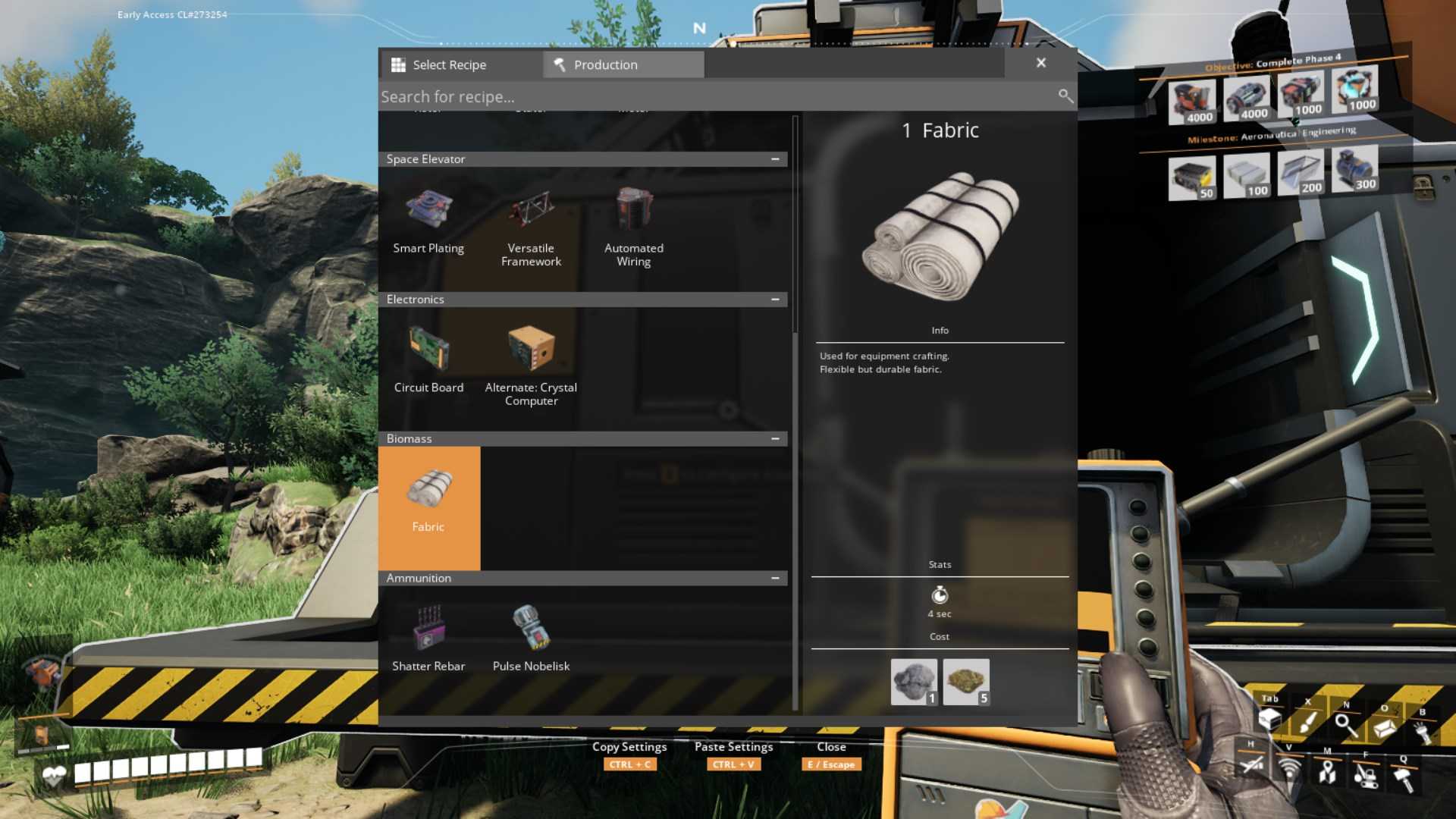The height and width of the screenshot is (819, 1456).
Task: Collapse the Space Elevator category
Action: pyautogui.click(x=775, y=159)
